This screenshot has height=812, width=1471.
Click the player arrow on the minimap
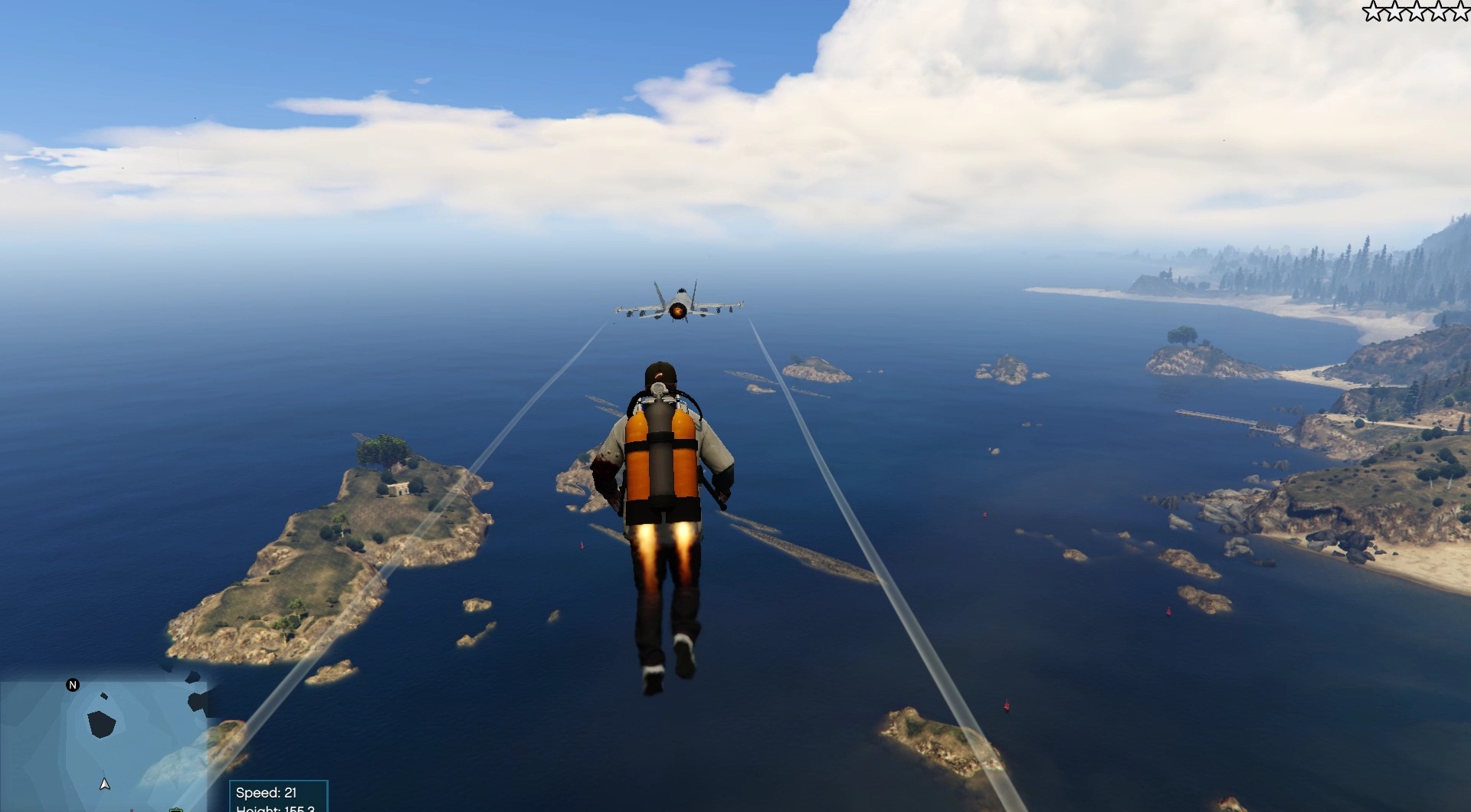click(104, 784)
